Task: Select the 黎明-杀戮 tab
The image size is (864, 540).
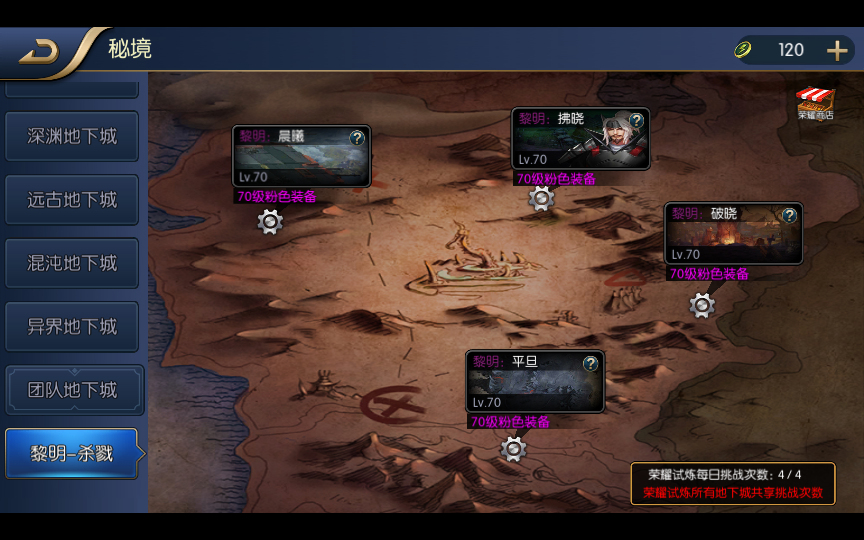Action: (x=72, y=454)
